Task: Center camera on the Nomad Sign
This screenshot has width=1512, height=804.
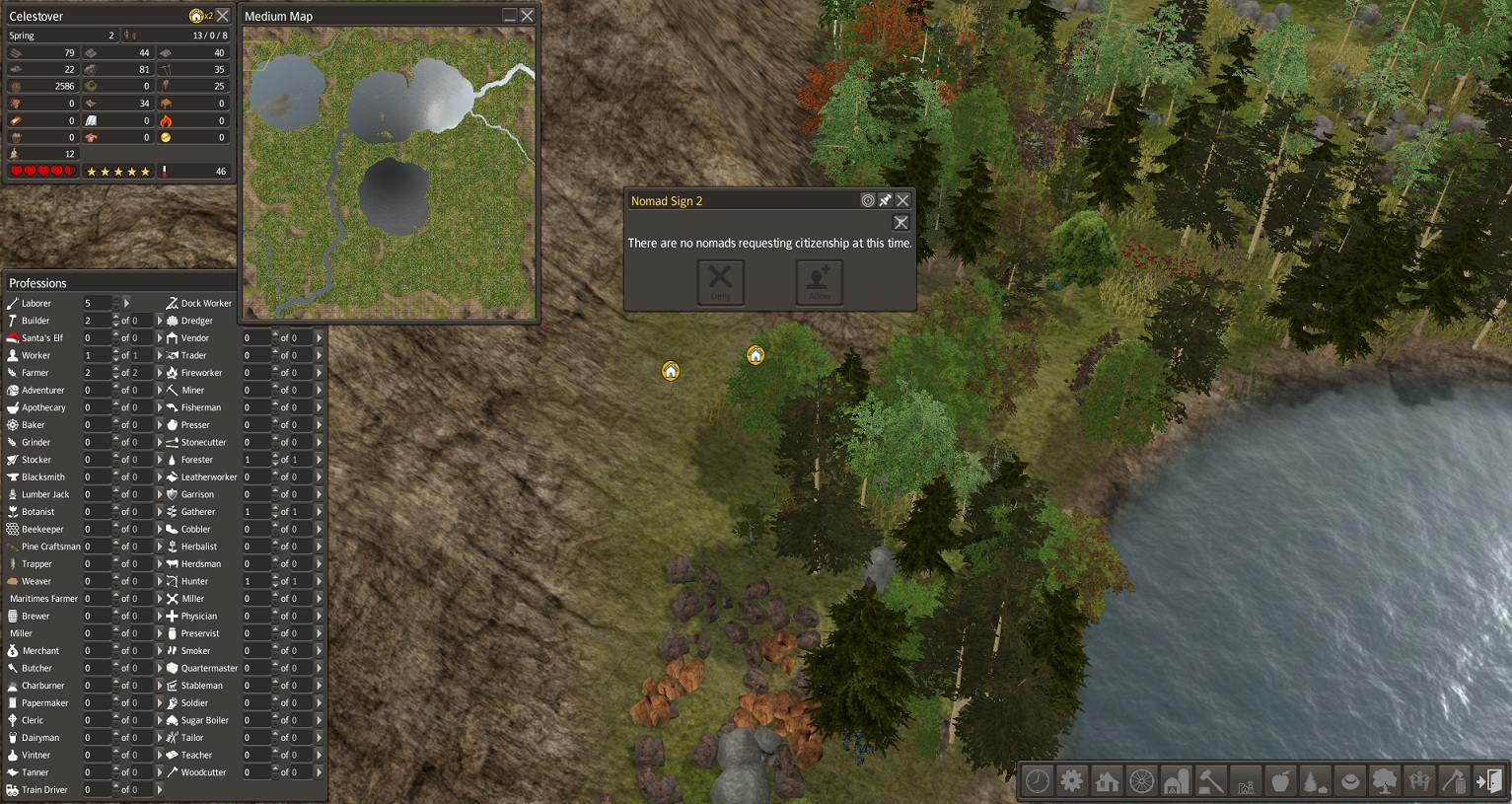Action: [868, 200]
